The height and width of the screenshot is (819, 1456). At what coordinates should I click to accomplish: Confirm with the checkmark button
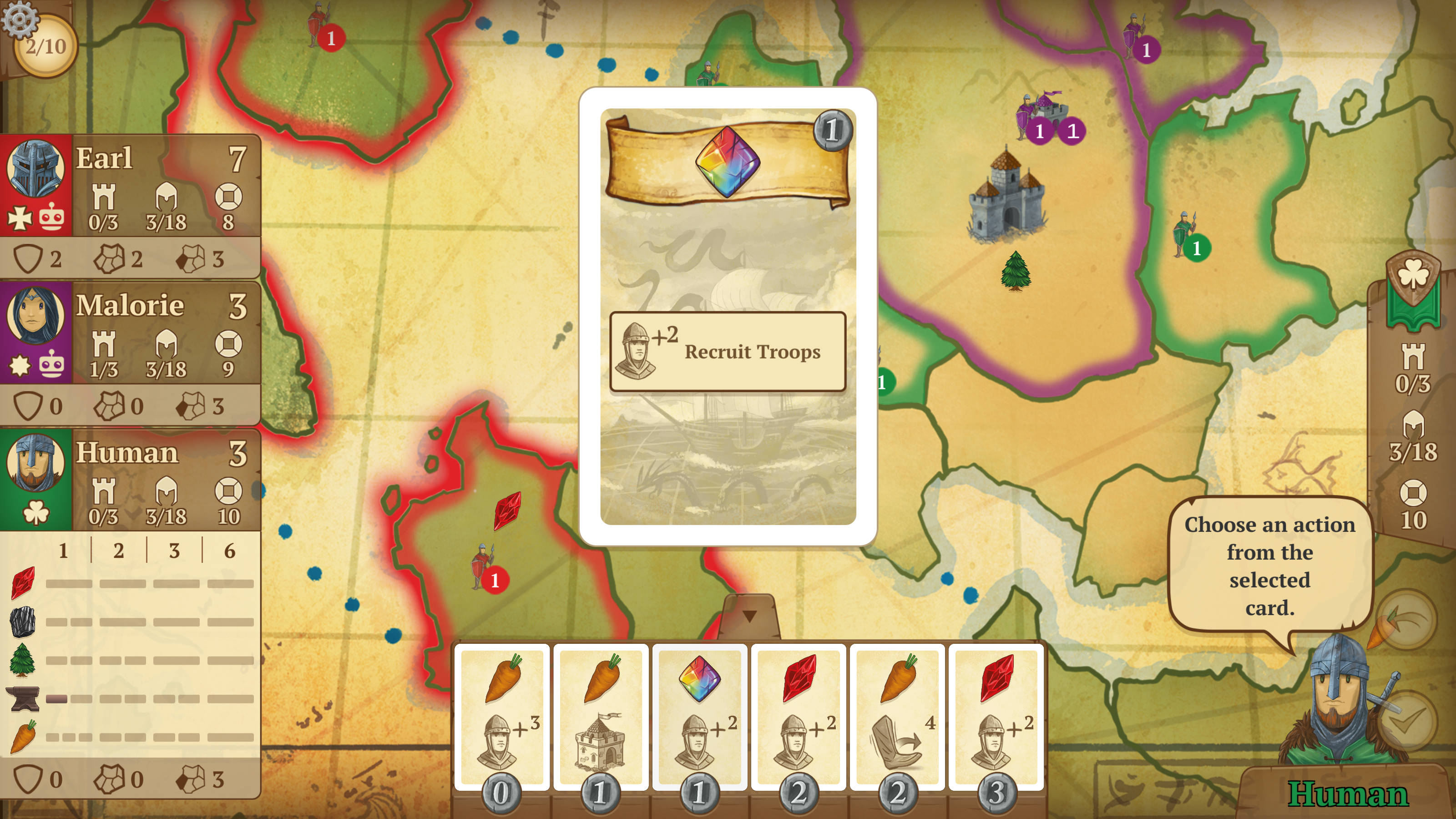(x=1407, y=721)
